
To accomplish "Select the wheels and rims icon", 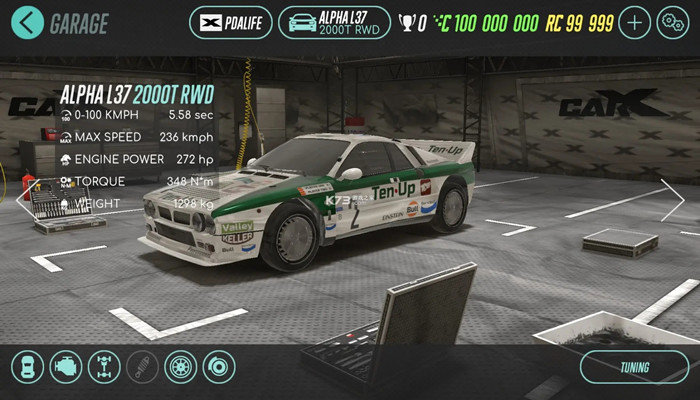I will [181, 367].
